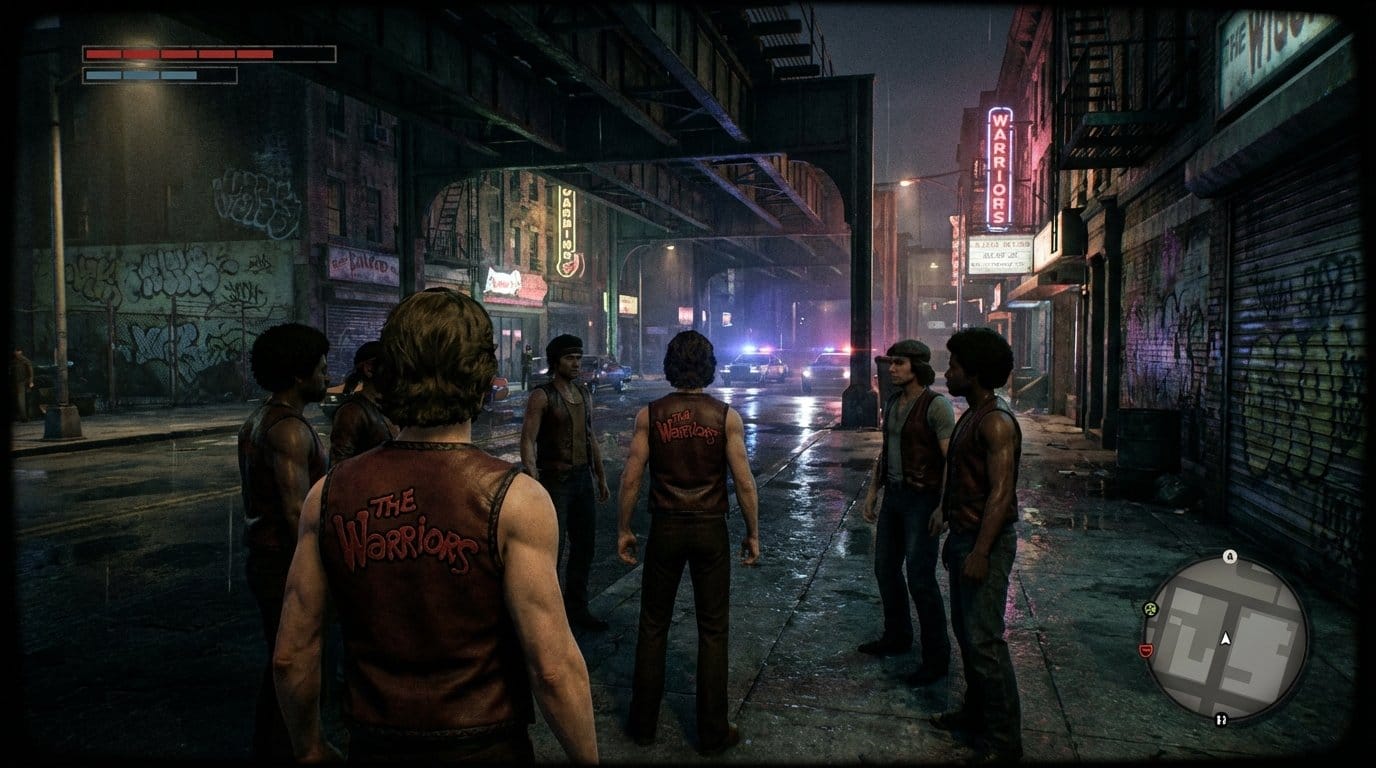Click the green circular marker on the minimap
Viewport: 1376px width, 768px height.
tap(1150, 607)
